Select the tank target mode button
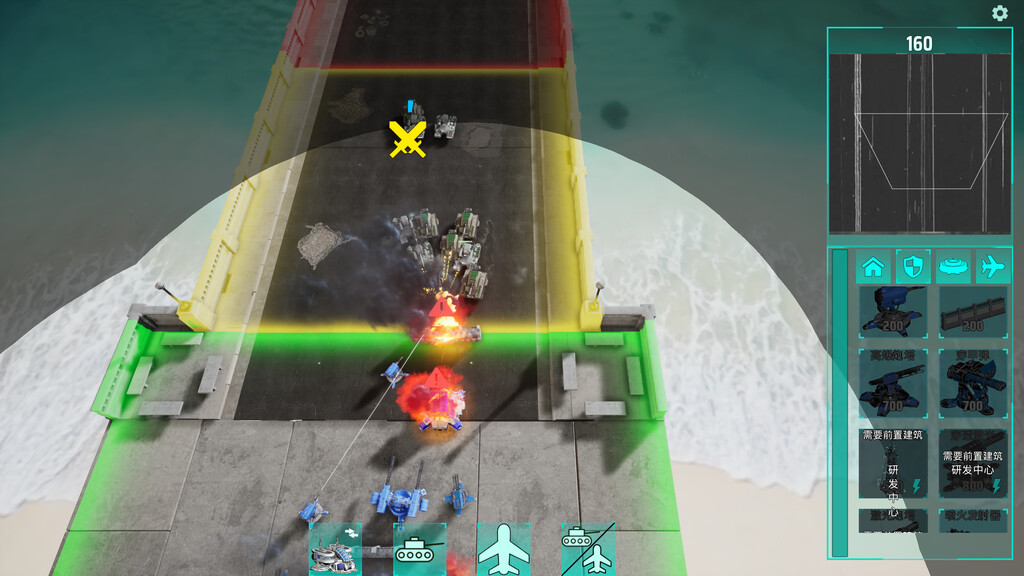Screen dimensions: 1024x576 click(419, 550)
